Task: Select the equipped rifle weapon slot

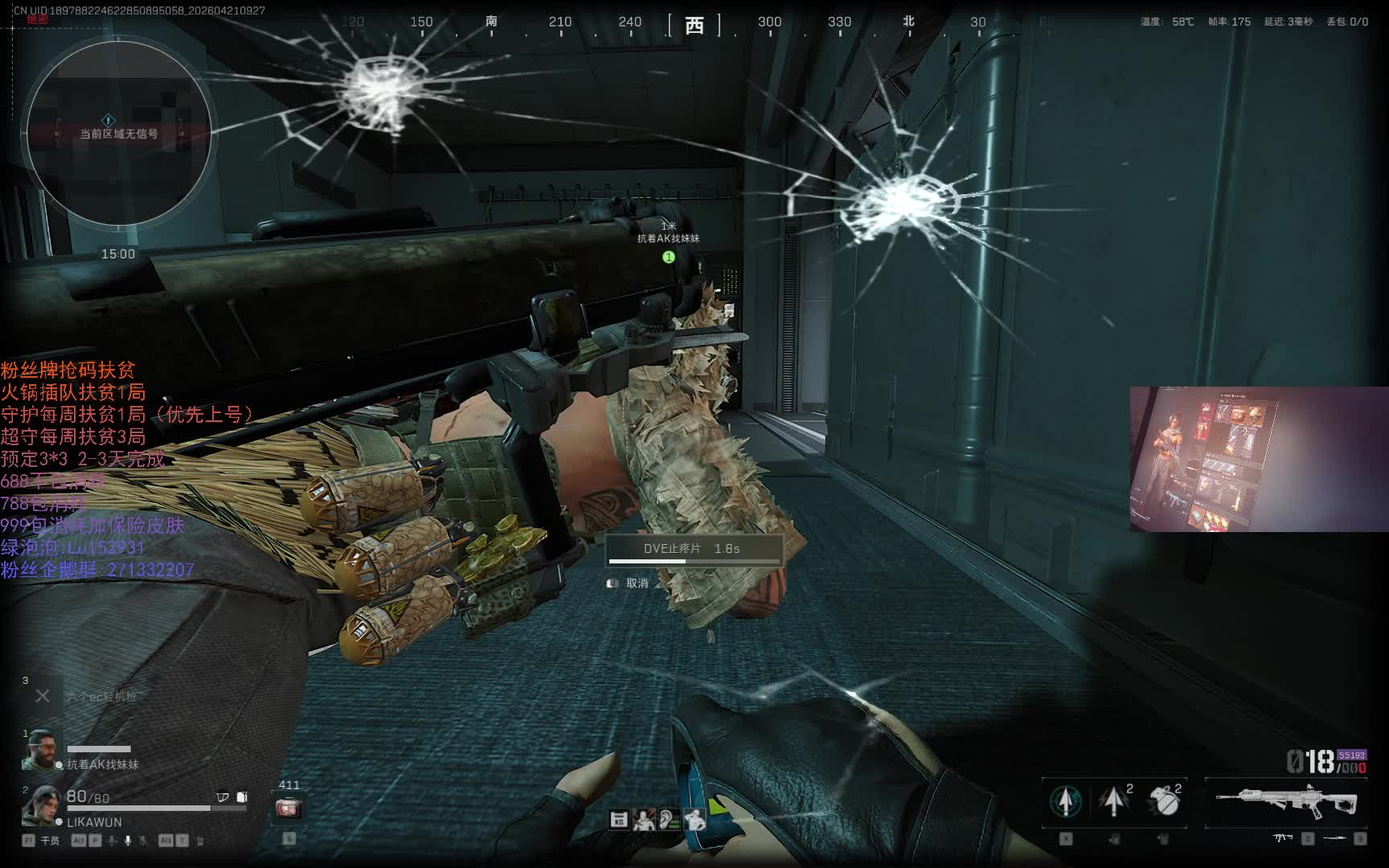Action: 1286,800
